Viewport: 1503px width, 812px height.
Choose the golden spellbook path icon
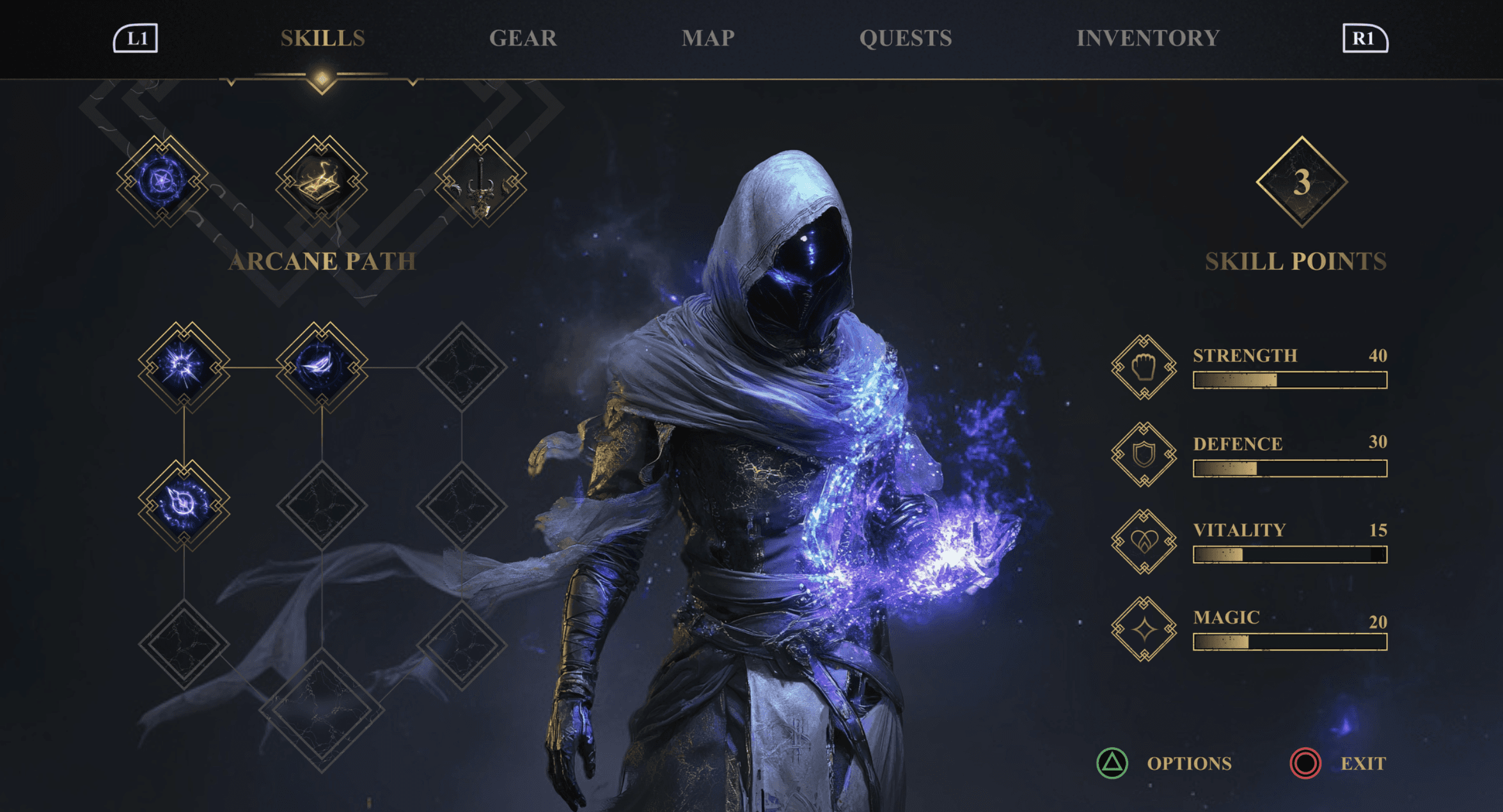(321, 181)
